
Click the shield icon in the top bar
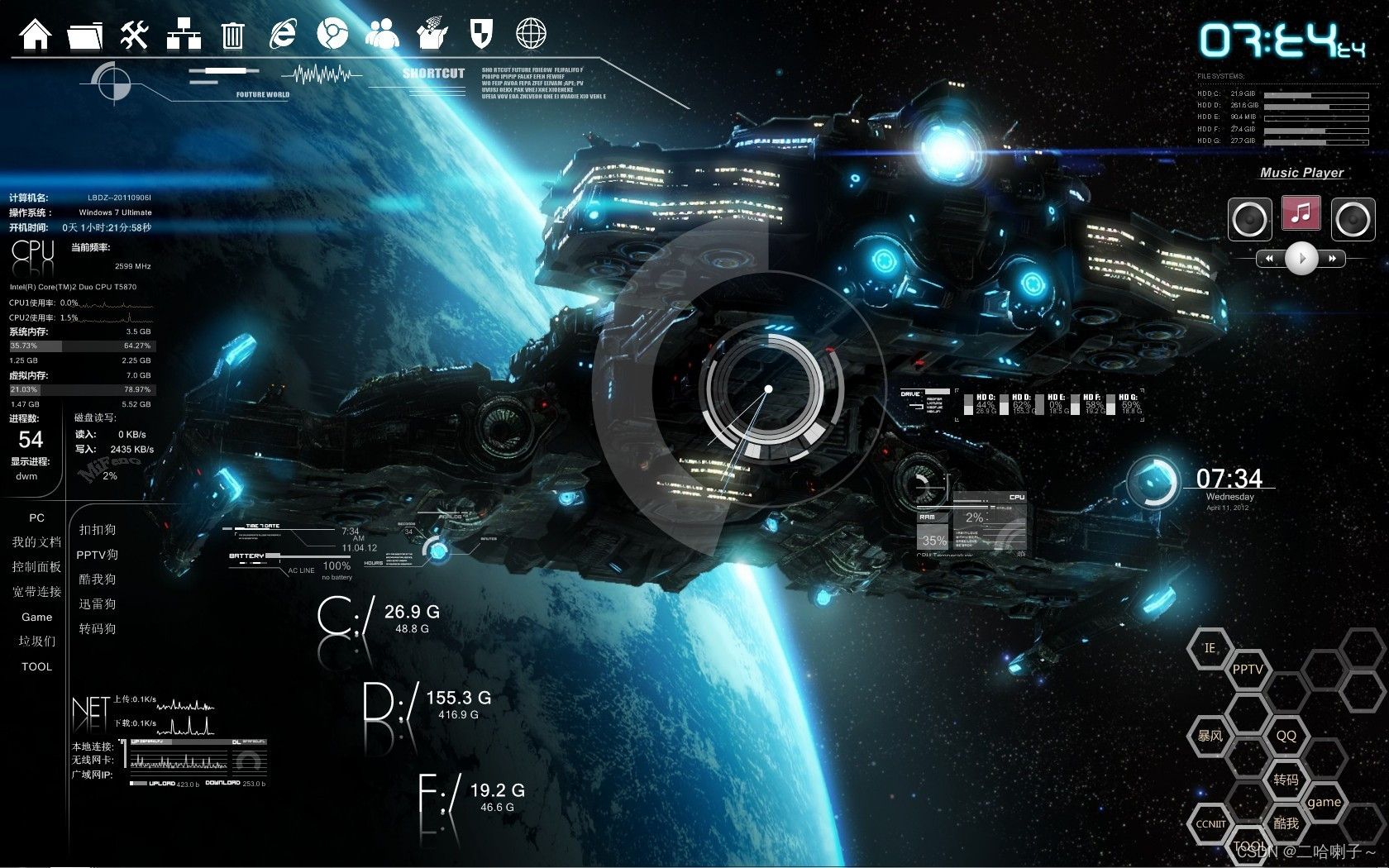pos(481,35)
